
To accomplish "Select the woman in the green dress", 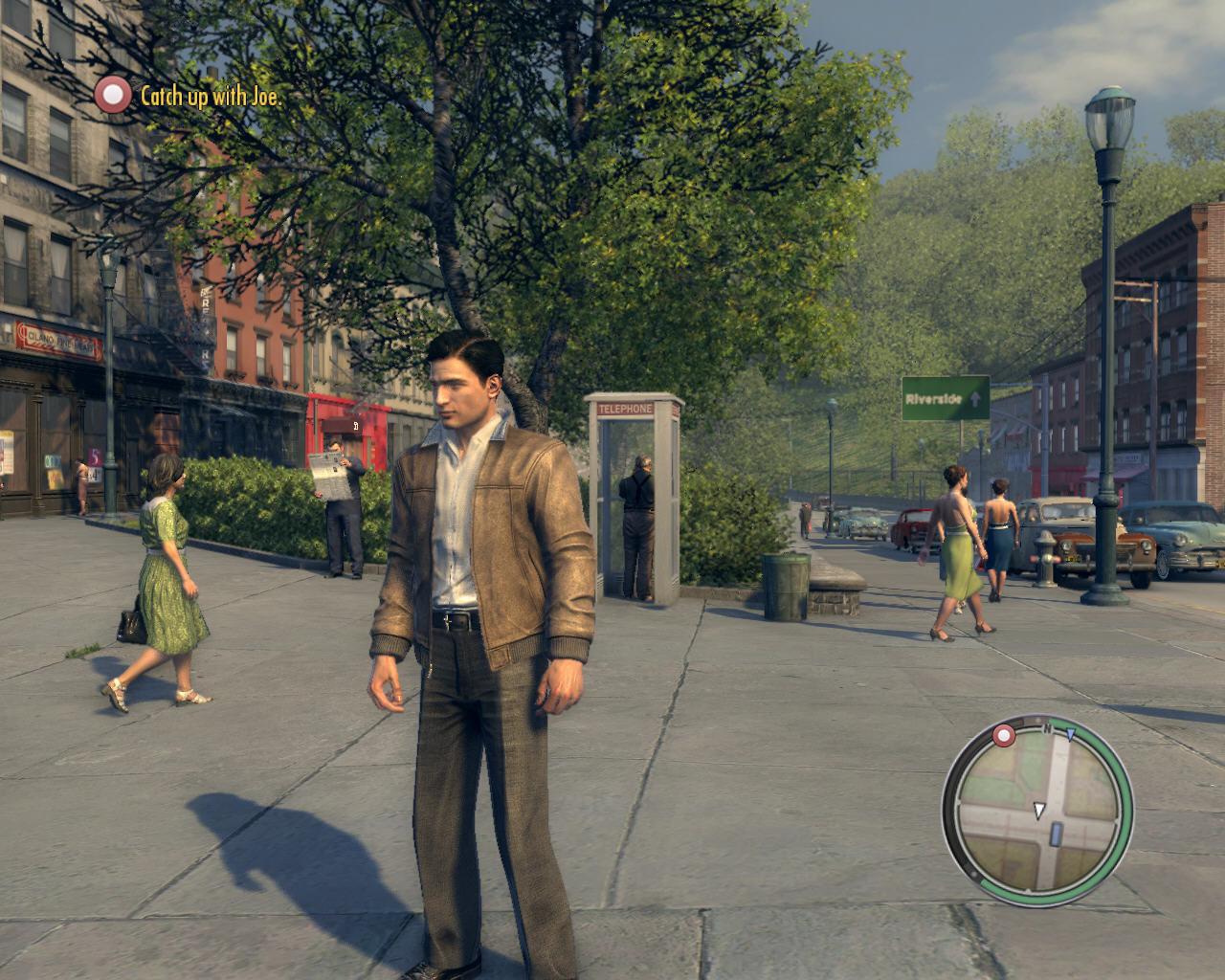I will click(x=167, y=565).
